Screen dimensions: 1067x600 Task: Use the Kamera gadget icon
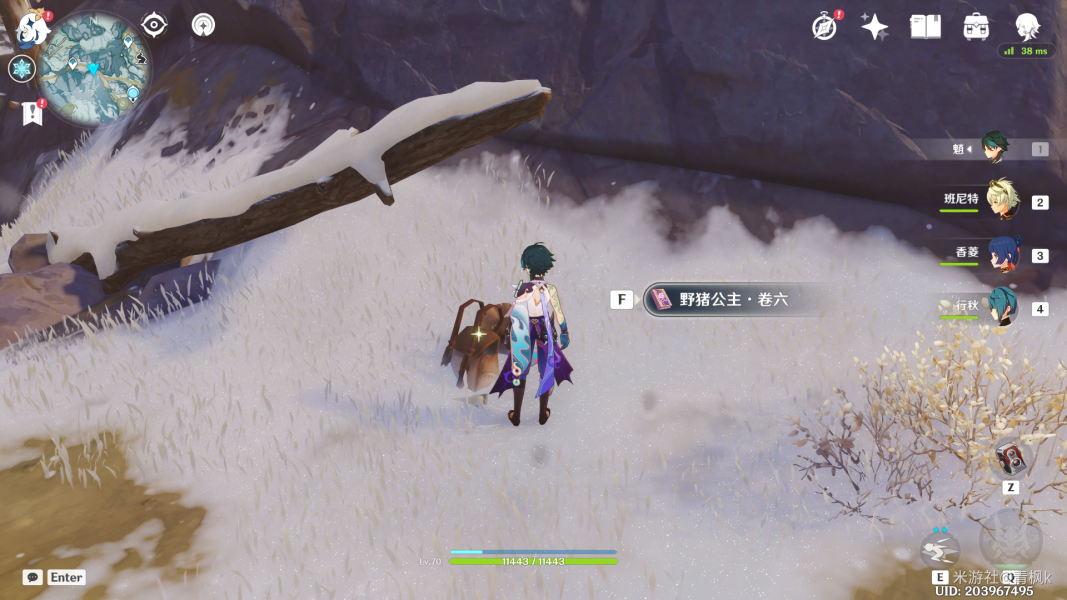coord(1011,458)
